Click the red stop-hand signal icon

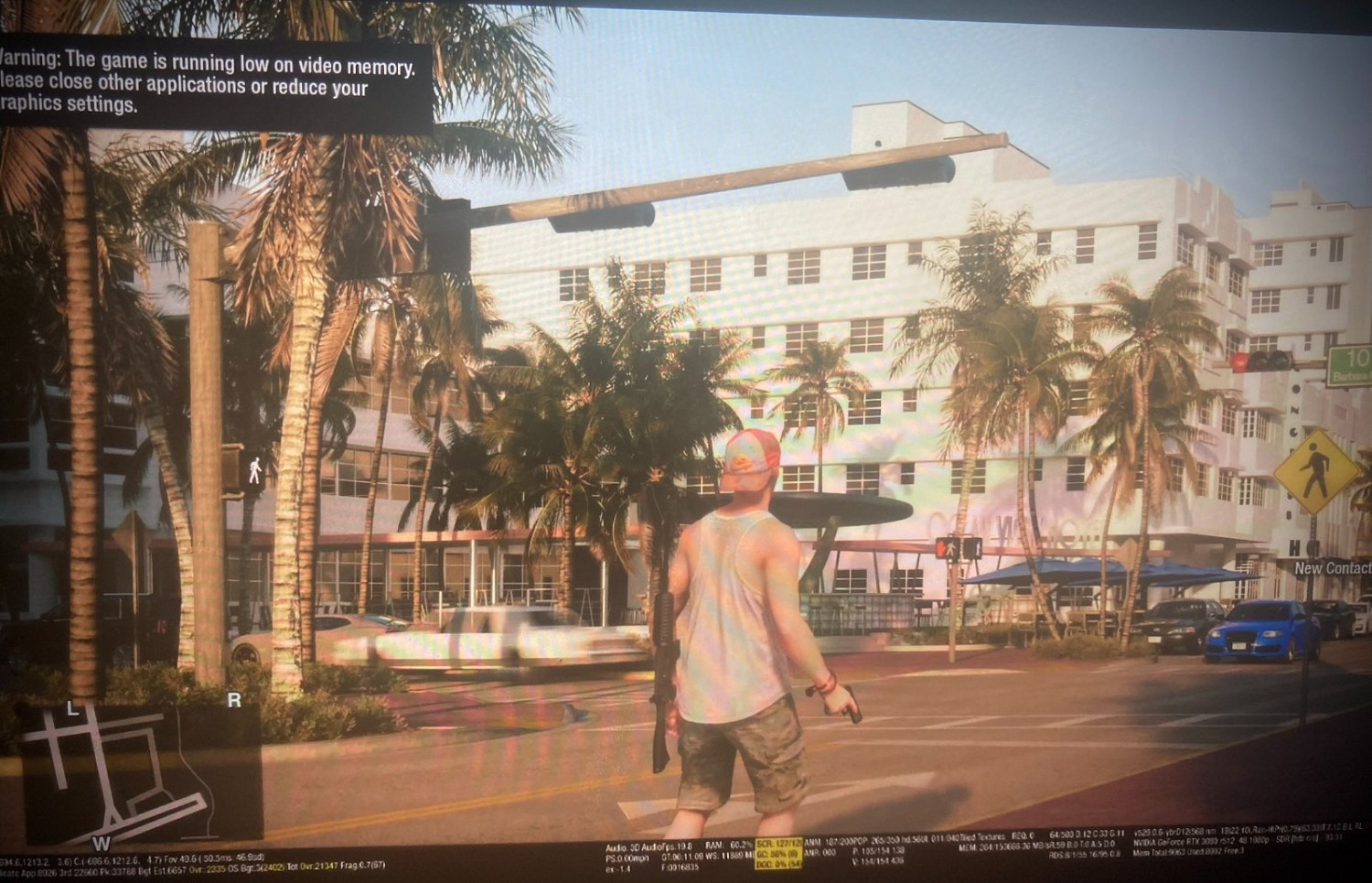tap(942, 547)
